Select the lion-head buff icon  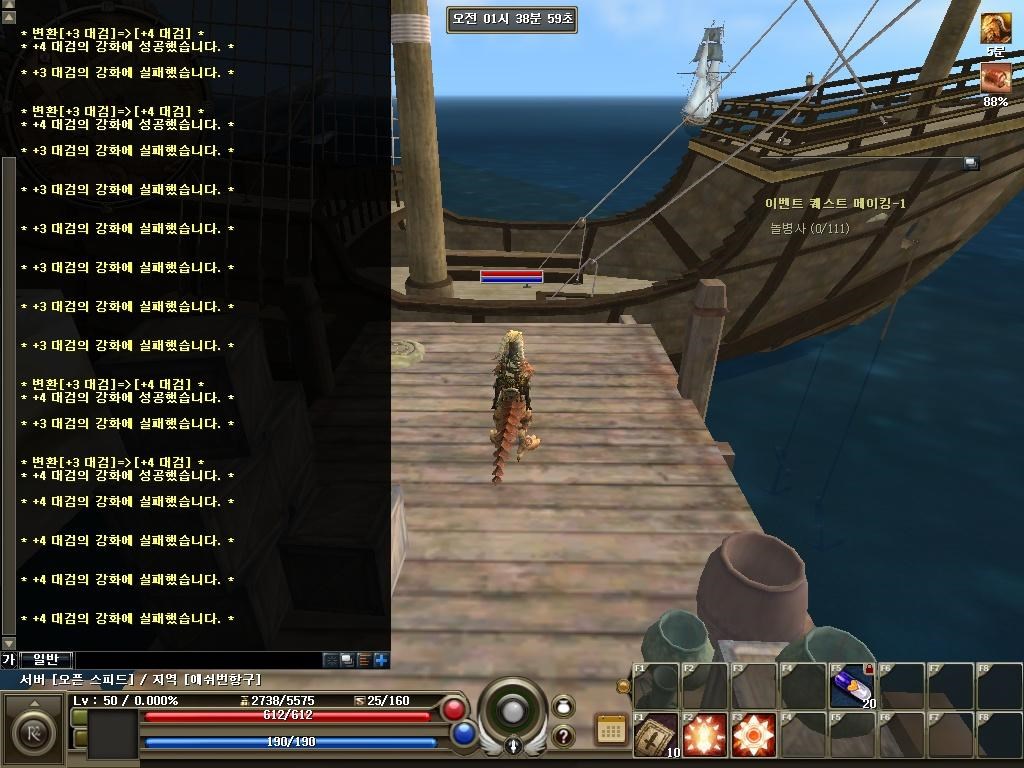click(x=995, y=28)
